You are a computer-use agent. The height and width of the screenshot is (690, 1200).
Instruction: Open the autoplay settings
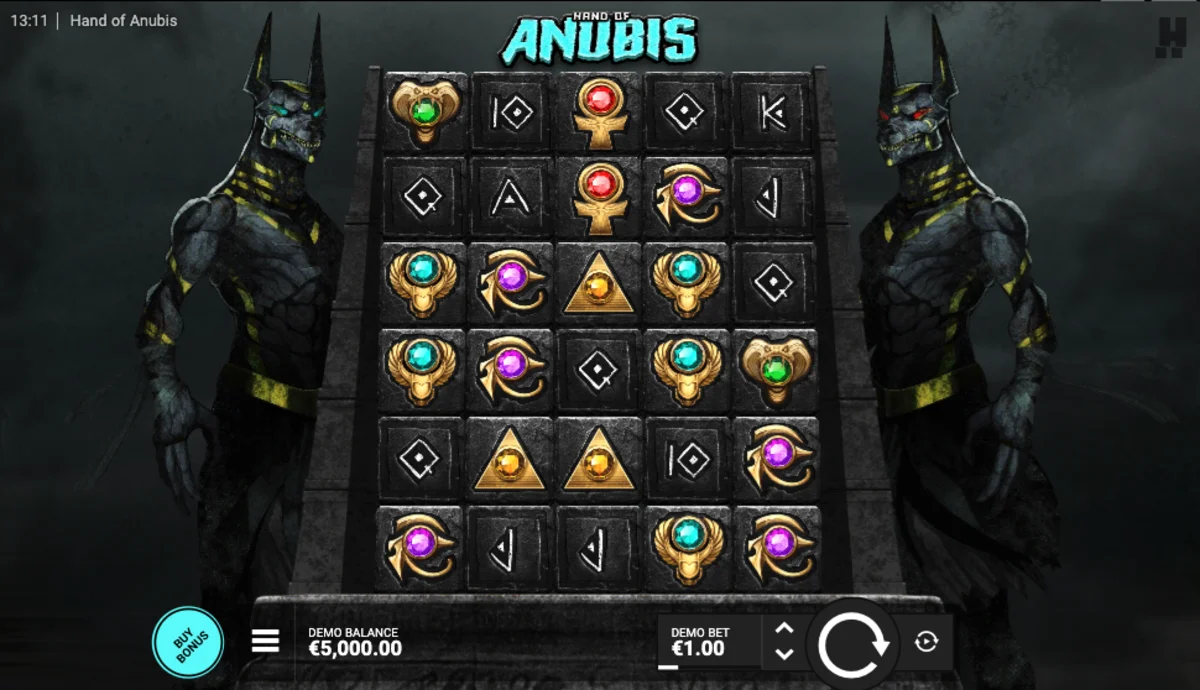tap(926, 642)
